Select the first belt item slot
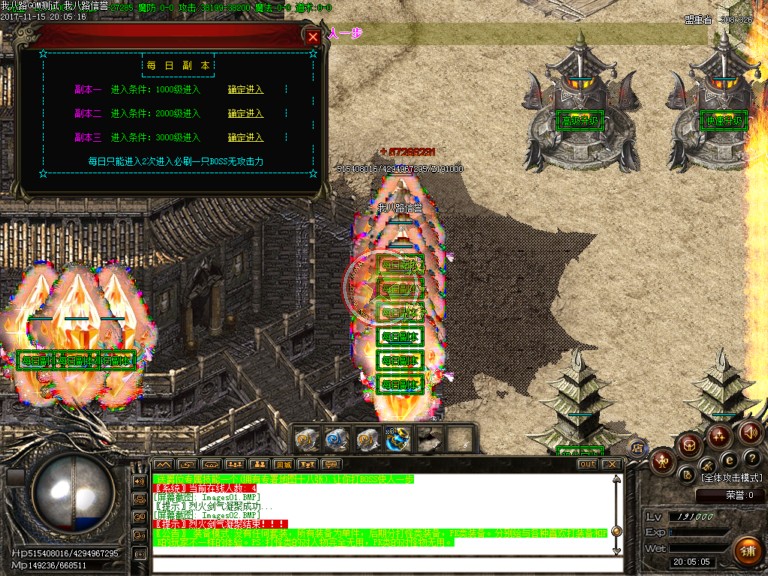Screen dimensions: 768x576 (x=306, y=439)
